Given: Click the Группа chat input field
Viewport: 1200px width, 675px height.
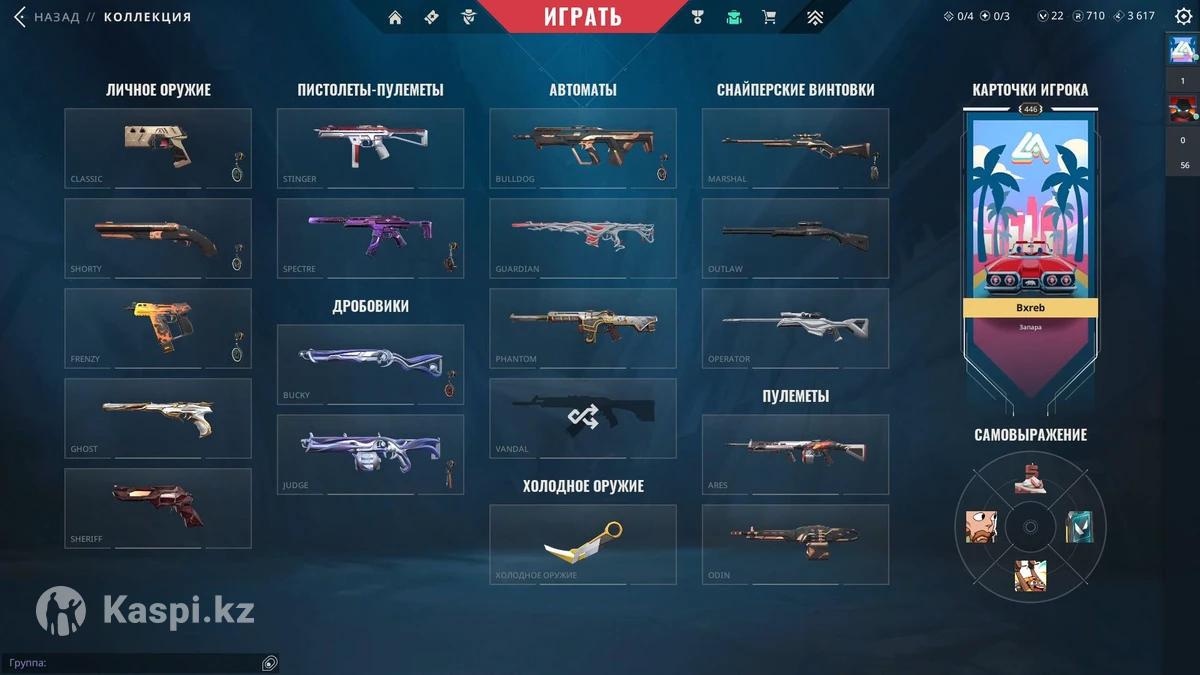Looking at the screenshot, I should click(130, 663).
